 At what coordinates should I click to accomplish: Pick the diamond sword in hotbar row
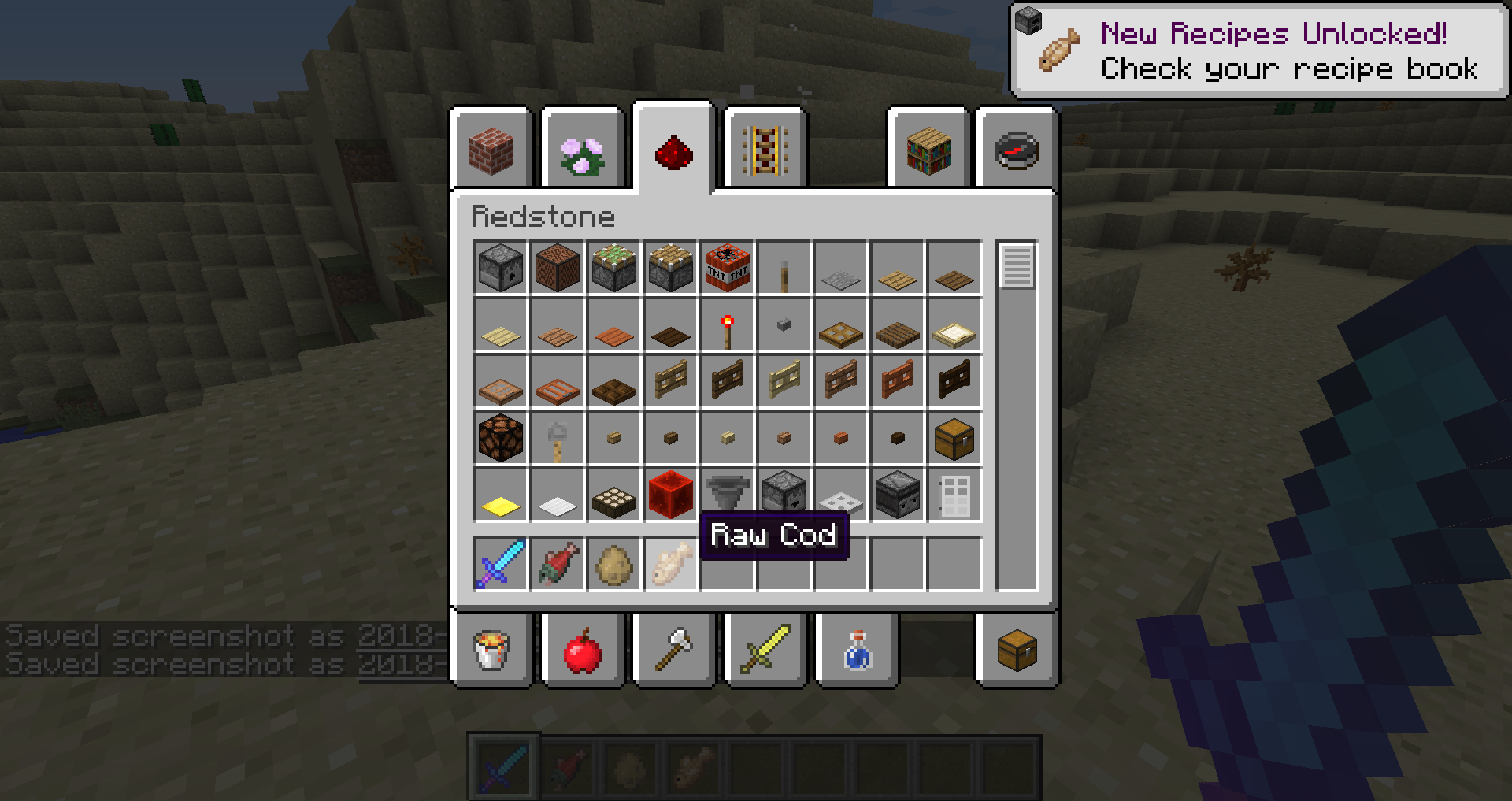click(x=501, y=565)
